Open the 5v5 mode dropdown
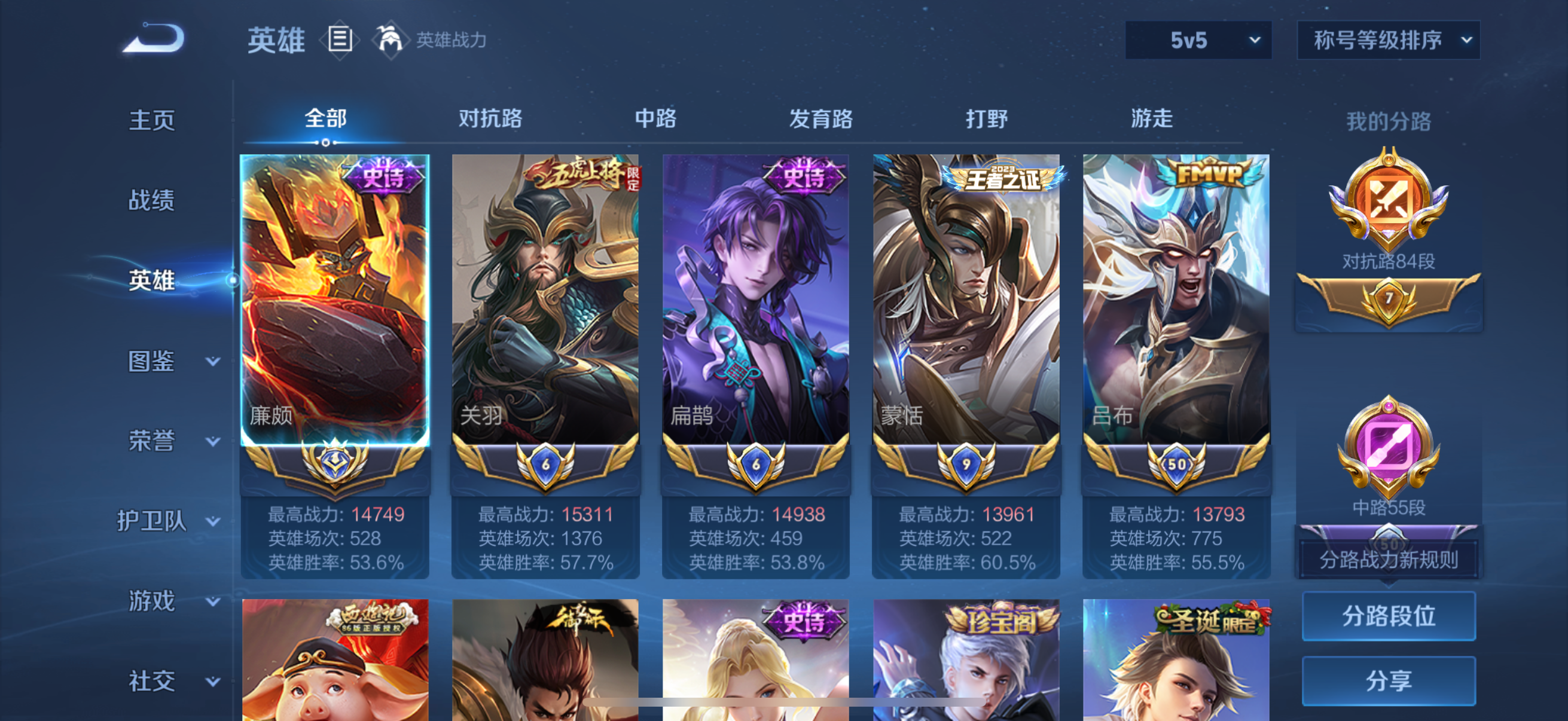 coord(1197,39)
